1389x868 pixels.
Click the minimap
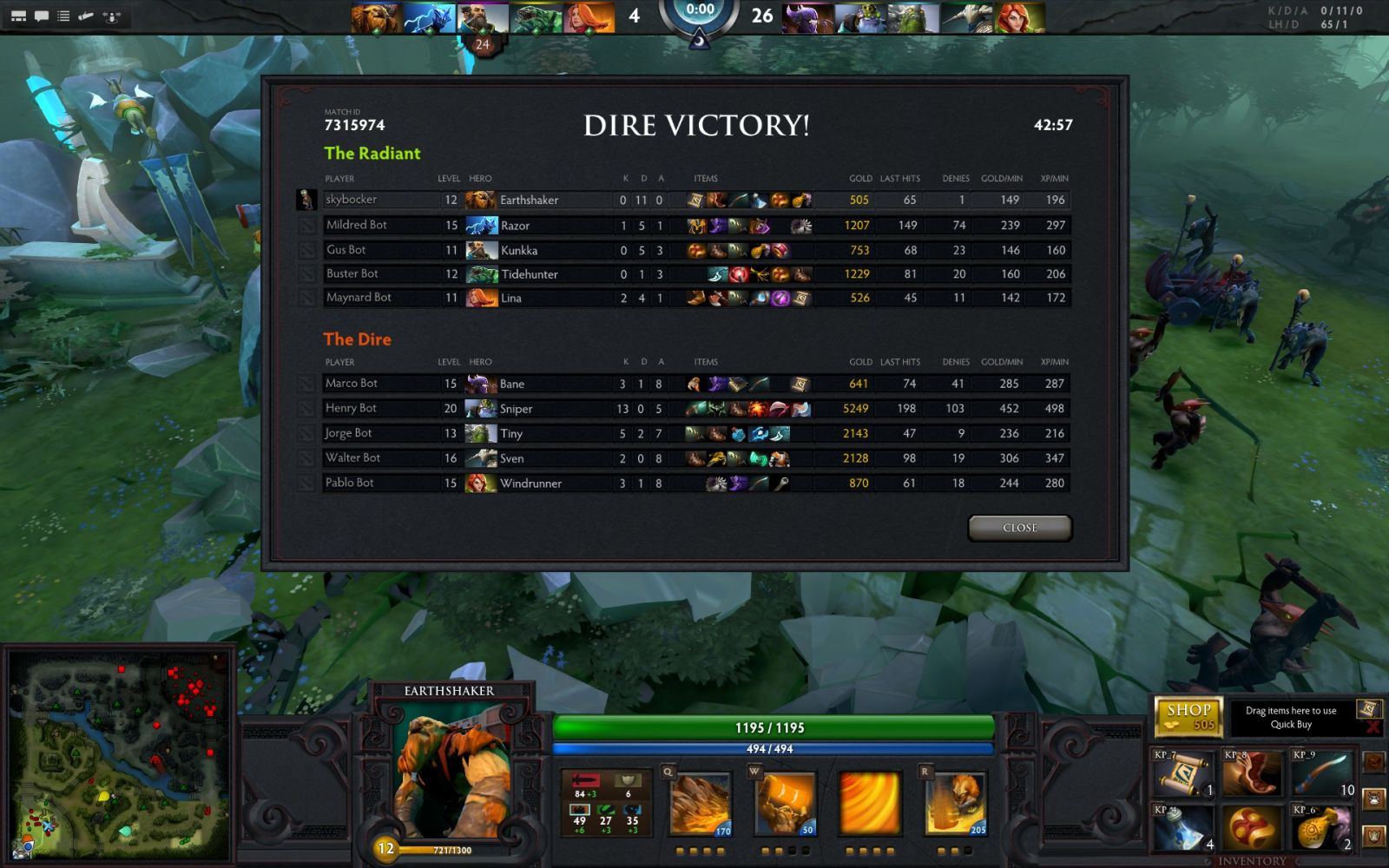(x=120, y=755)
